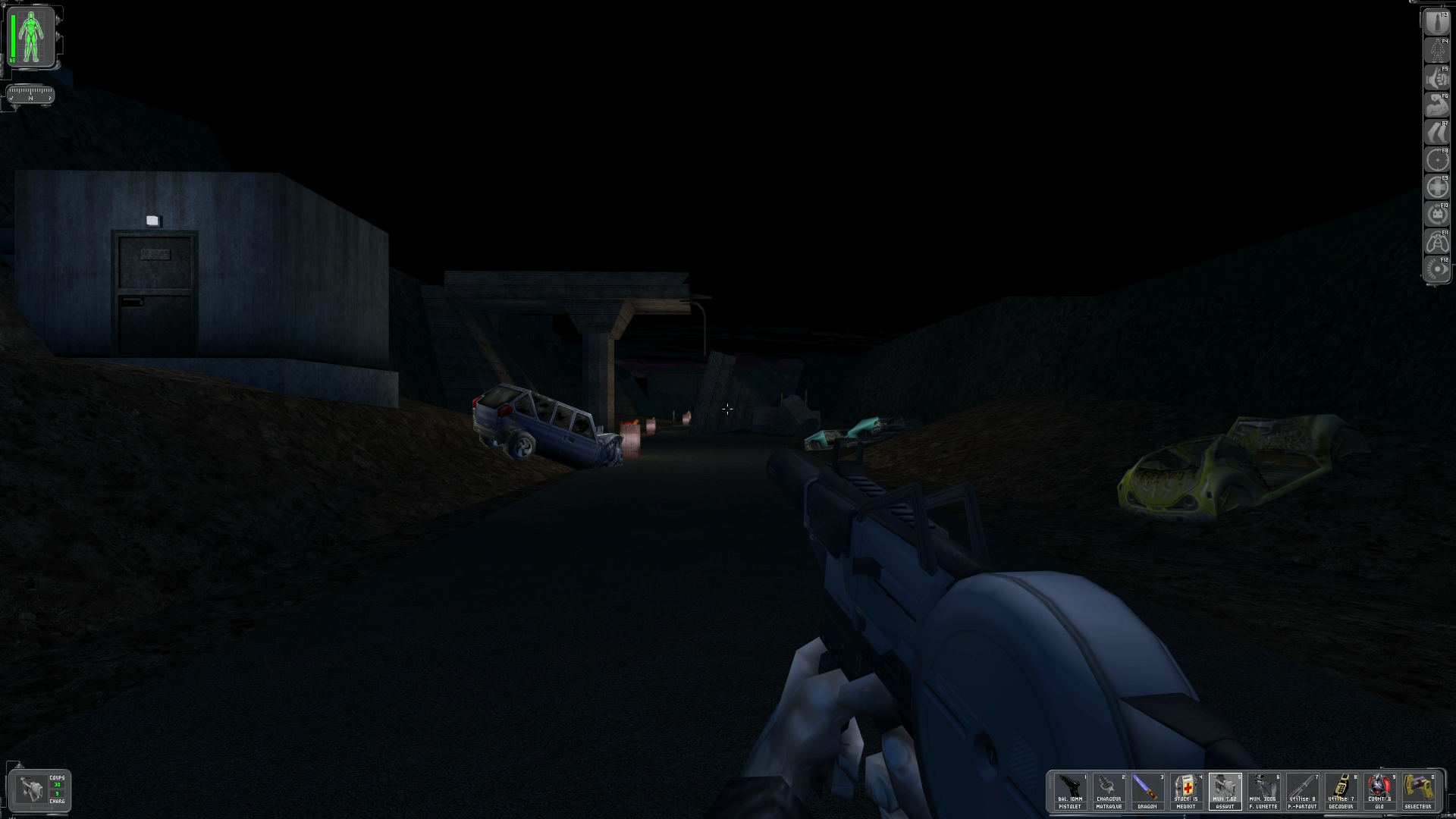Use the Medikit belt slot
Image resolution: width=1456 pixels, height=819 pixels.
click(1186, 792)
